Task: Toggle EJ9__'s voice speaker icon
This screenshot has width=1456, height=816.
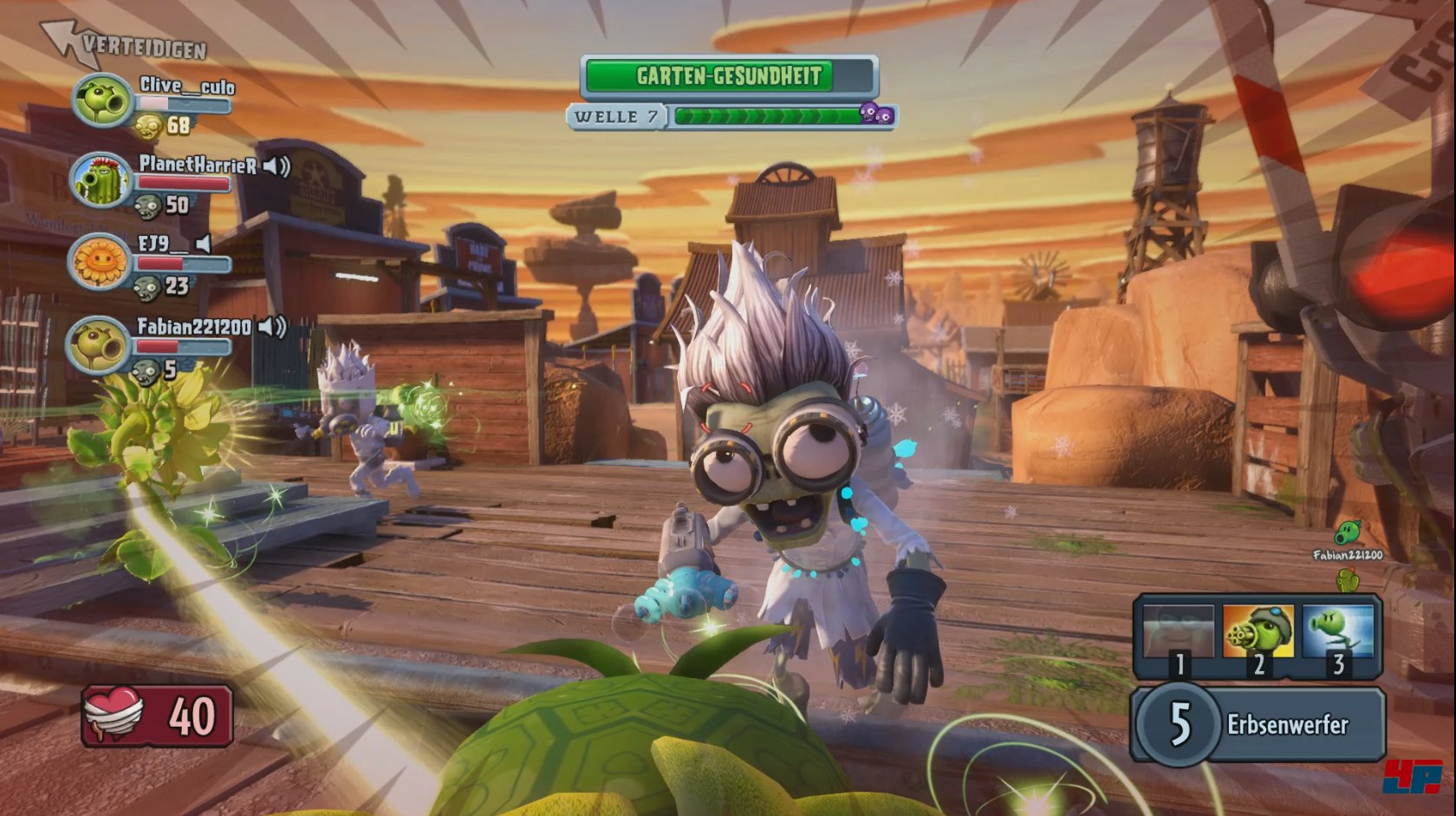Action: coord(204,245)
